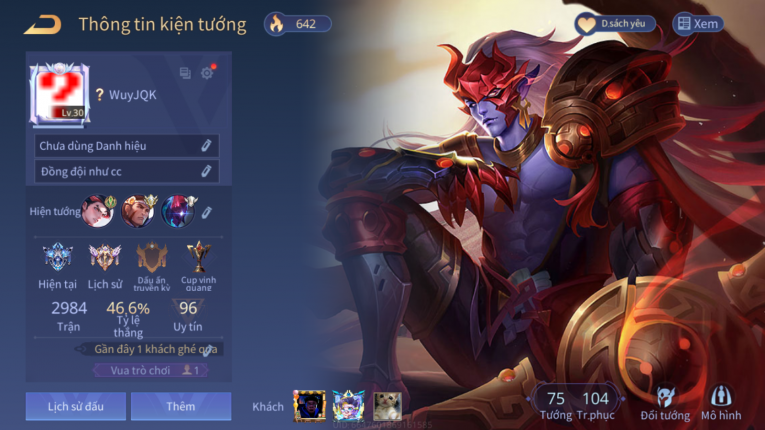Open the Mô hình model viewer

(720, 403)
